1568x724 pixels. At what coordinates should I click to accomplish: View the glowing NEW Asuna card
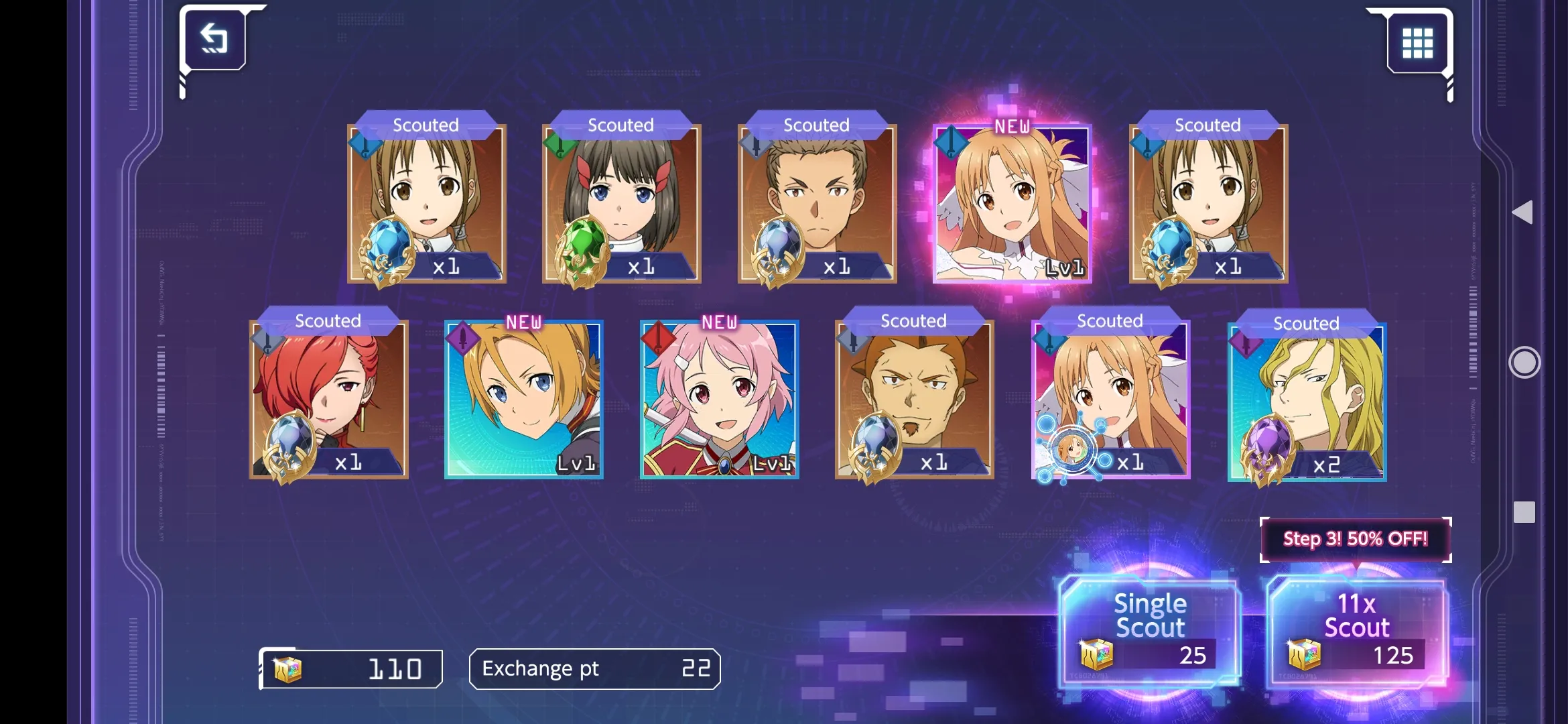1012,203
